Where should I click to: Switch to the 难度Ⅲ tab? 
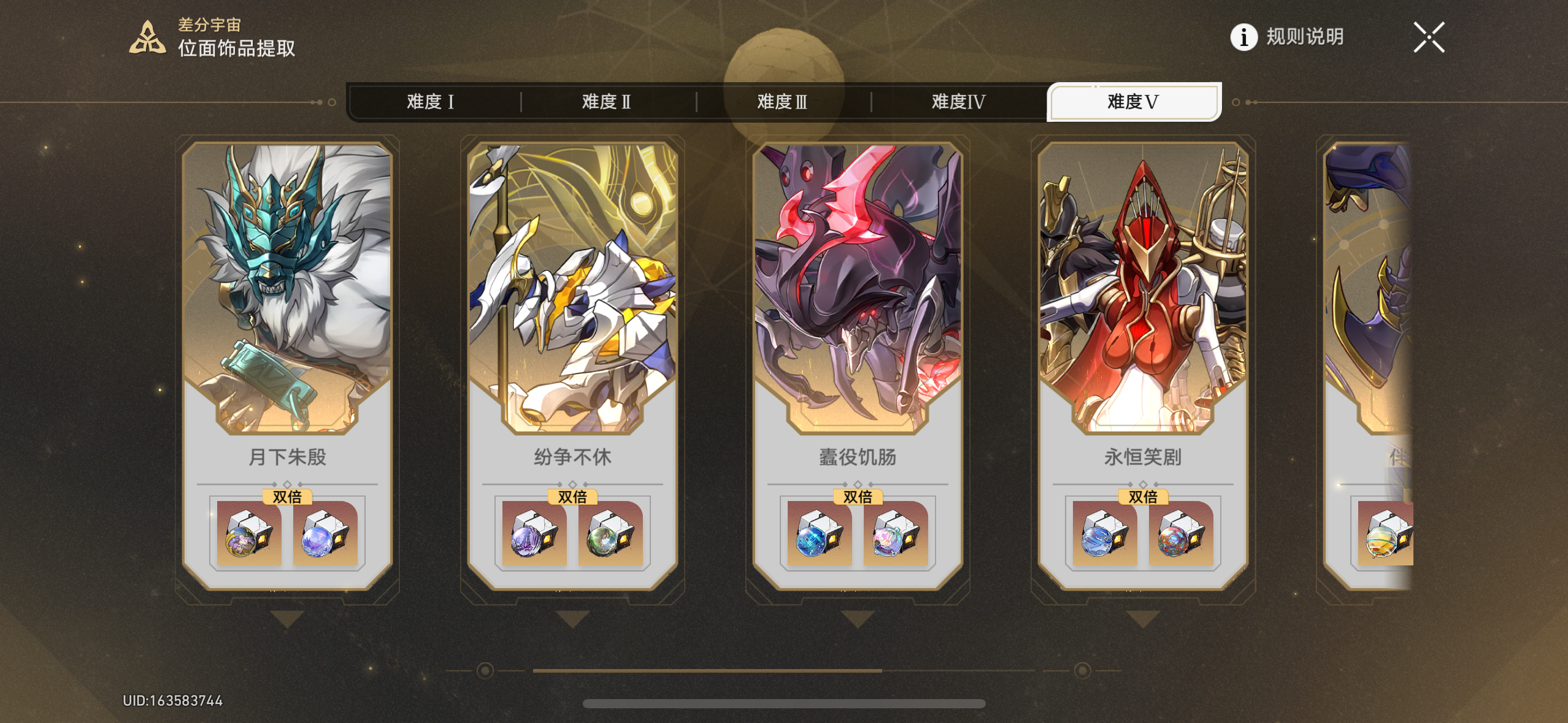pyautogui.click(x=783, y=102)
